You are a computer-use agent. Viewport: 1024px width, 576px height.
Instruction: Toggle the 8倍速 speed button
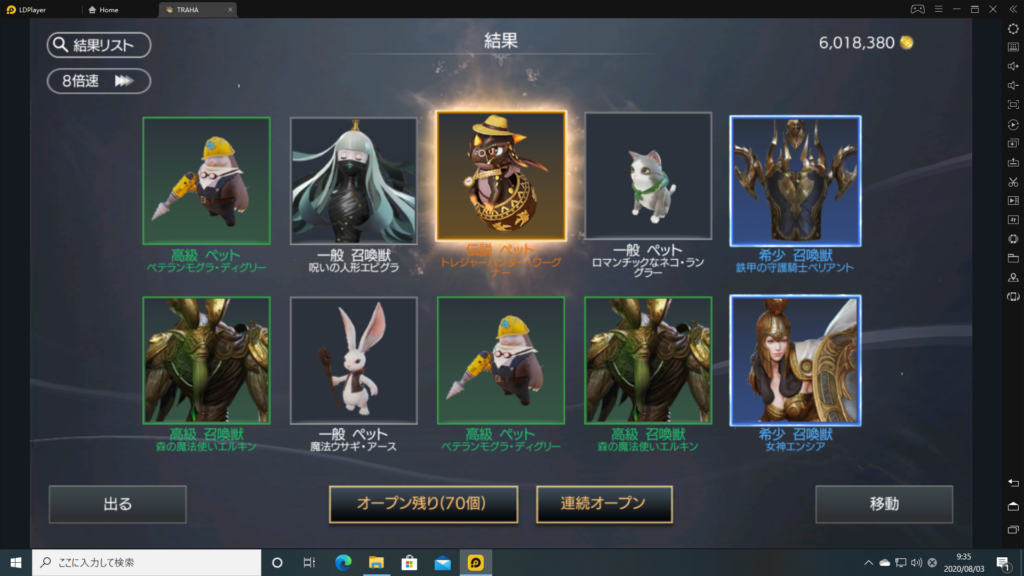point(98,81)
